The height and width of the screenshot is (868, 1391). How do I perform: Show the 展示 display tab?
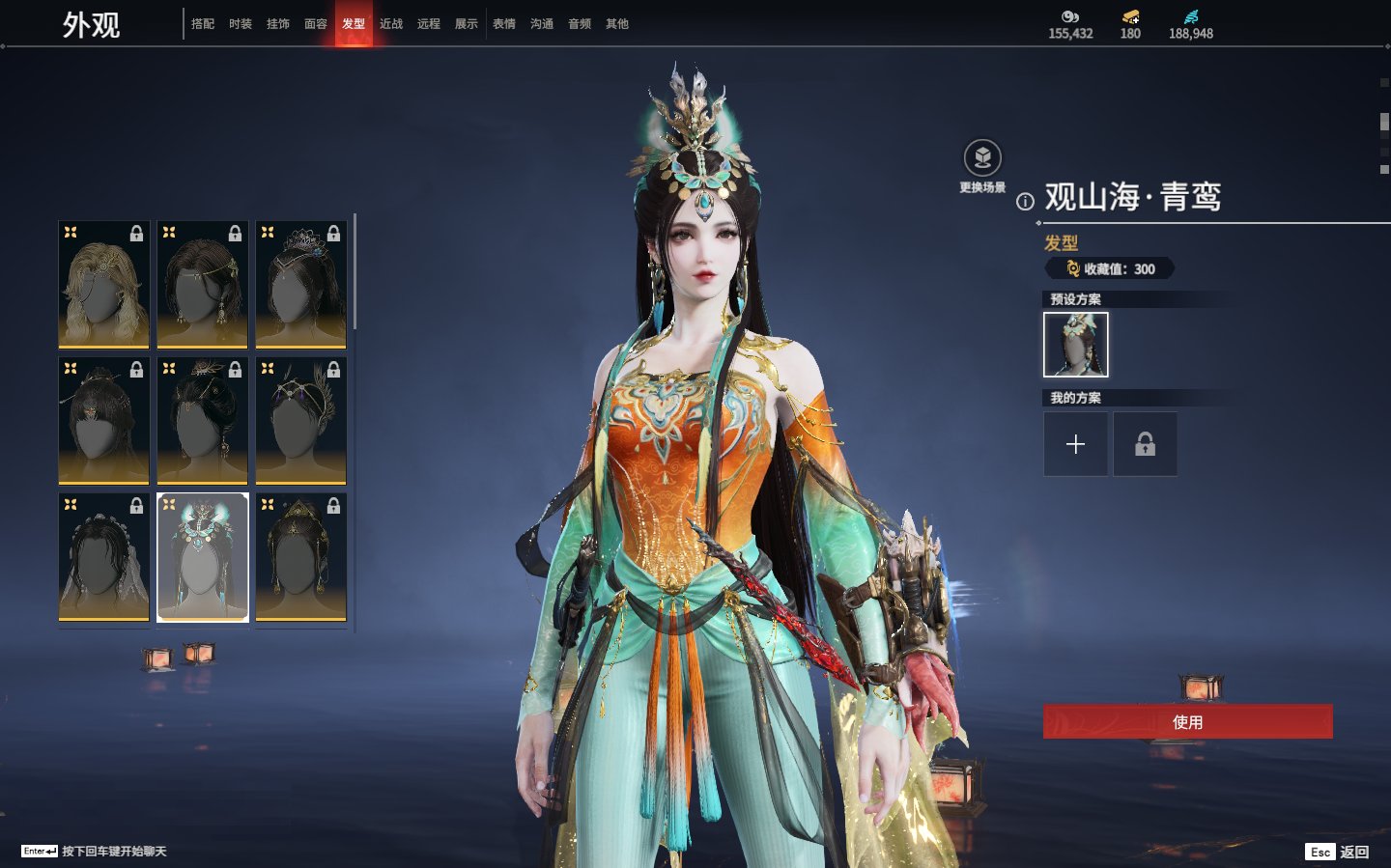tap(467, 24)
